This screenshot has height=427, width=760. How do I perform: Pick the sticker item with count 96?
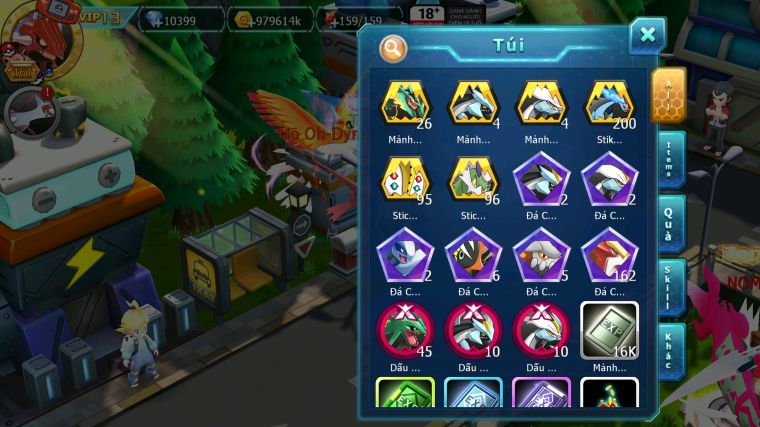point(473,180)
